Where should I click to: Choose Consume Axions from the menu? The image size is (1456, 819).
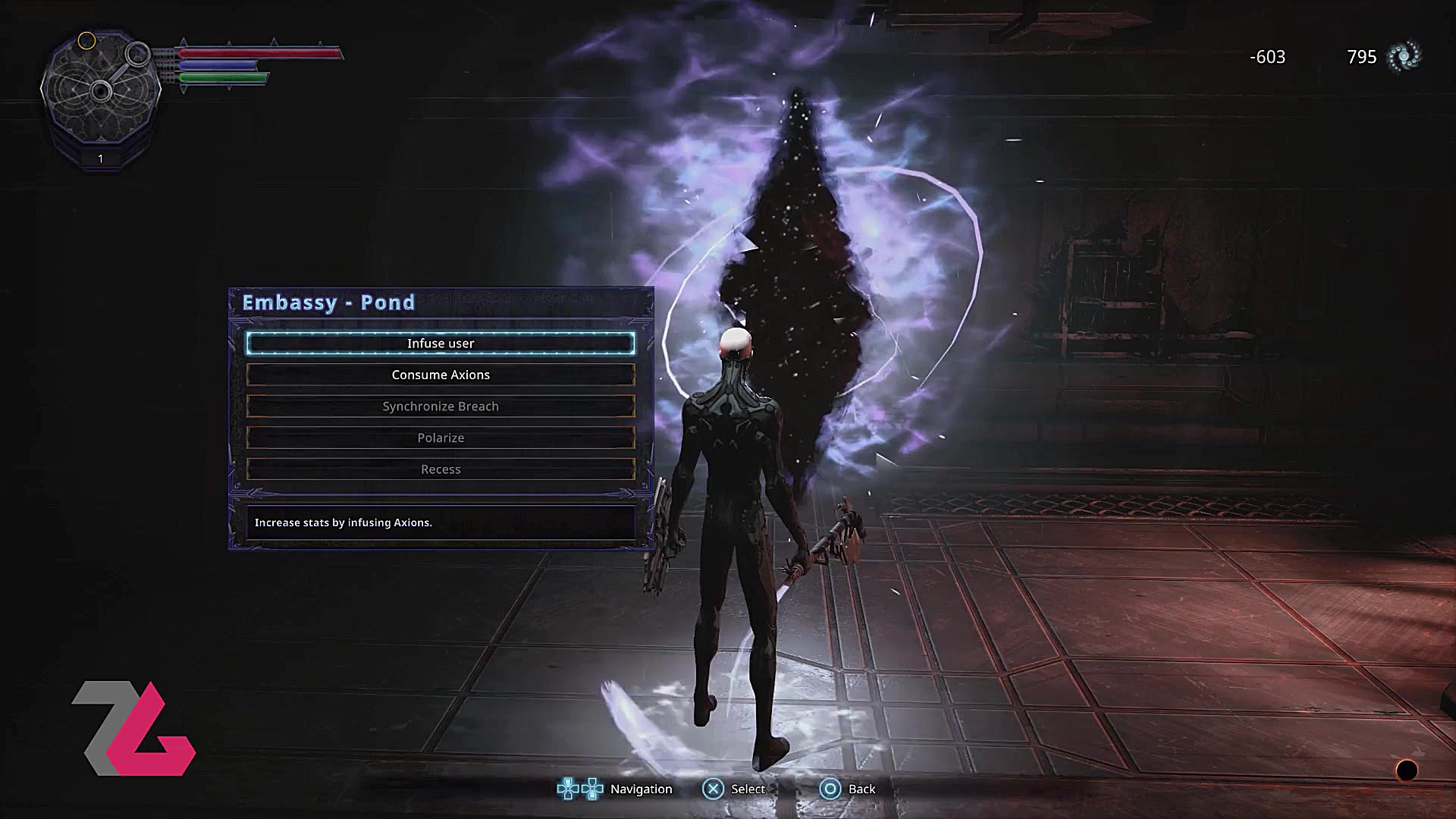point(441,375)
